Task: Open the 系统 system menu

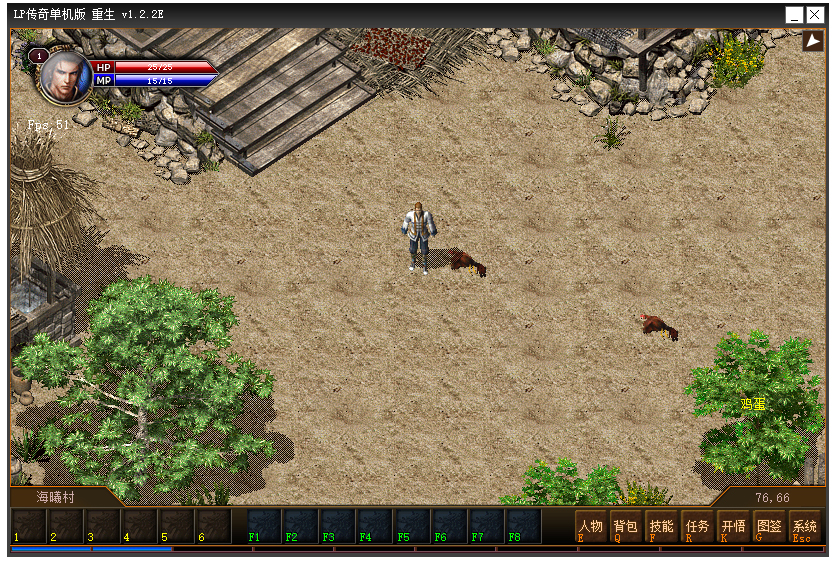Action: click(804, 527)
